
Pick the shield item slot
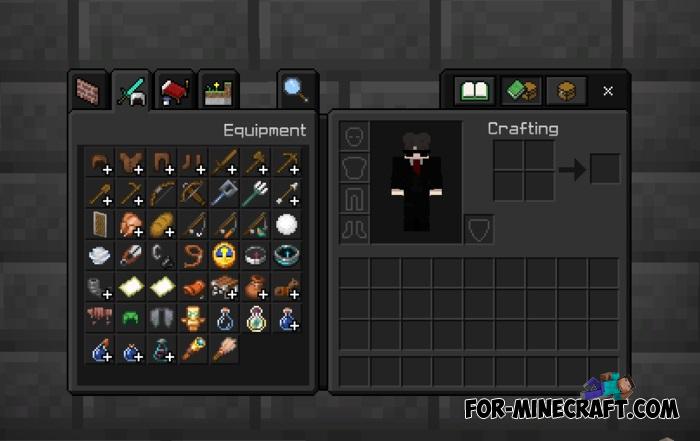(x=98, y=224)
